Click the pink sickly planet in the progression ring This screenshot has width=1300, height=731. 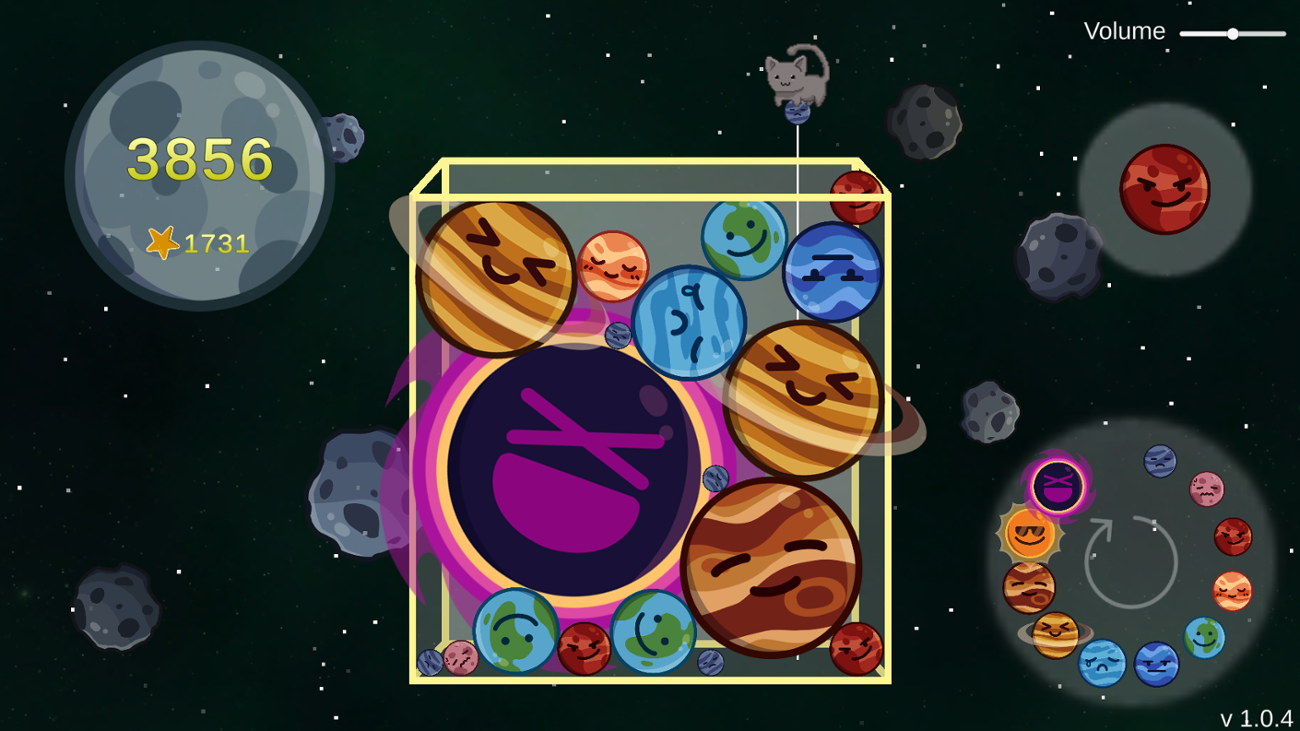[x=1207, y=489]
